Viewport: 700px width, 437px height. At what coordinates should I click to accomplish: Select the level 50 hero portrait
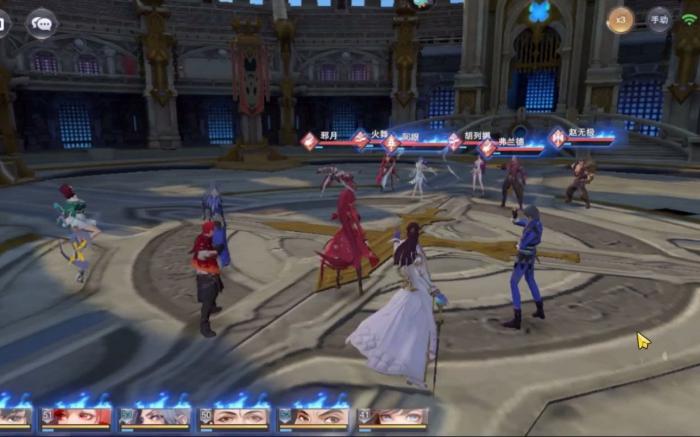[234, 416]
